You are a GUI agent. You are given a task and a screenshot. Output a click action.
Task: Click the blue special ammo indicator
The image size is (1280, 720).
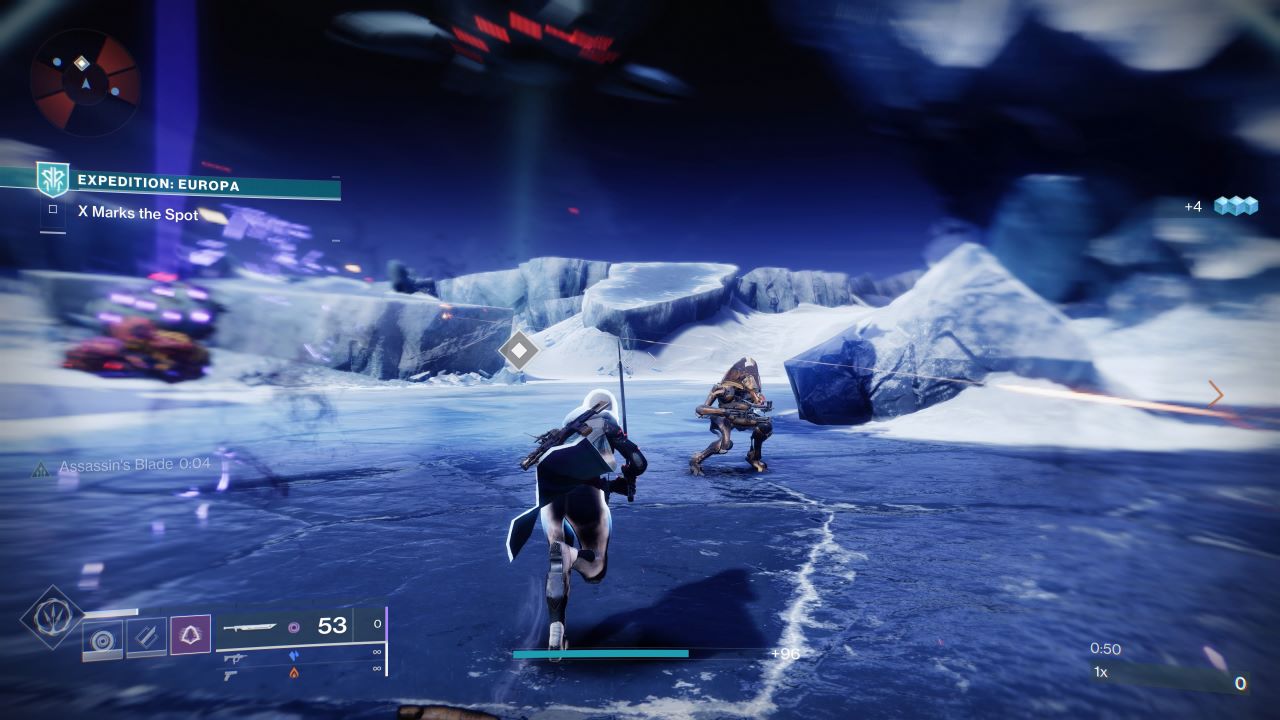tap(295, 656)
